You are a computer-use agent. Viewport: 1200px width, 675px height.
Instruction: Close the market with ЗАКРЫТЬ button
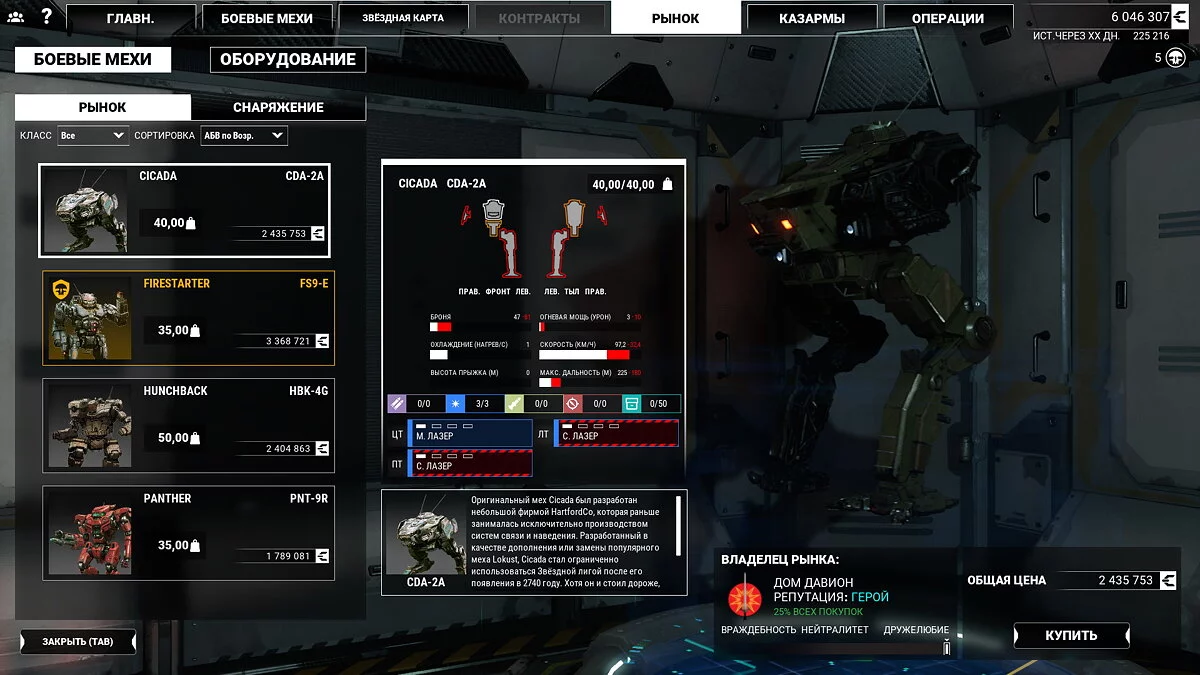78,641
